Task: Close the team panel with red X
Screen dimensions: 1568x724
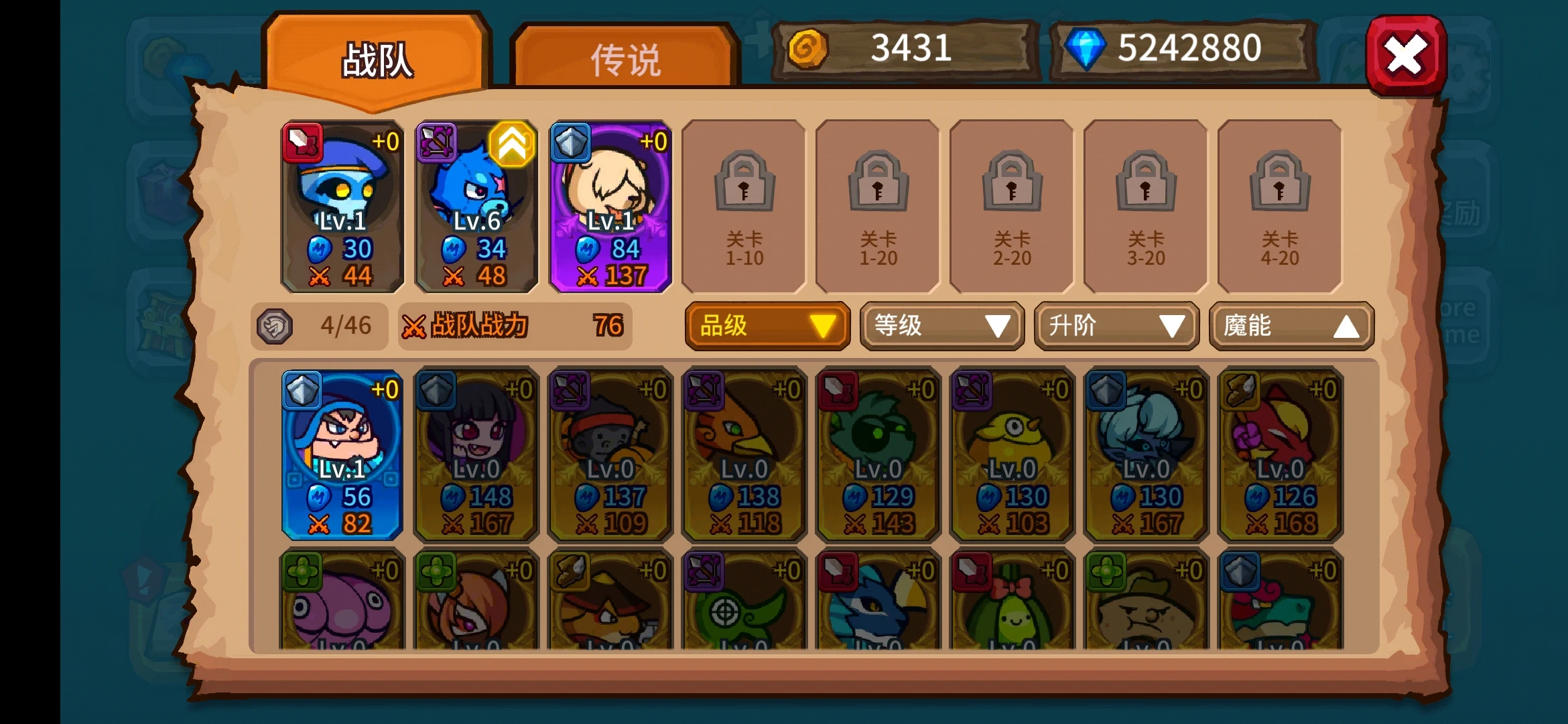Action: [1405, 55]
